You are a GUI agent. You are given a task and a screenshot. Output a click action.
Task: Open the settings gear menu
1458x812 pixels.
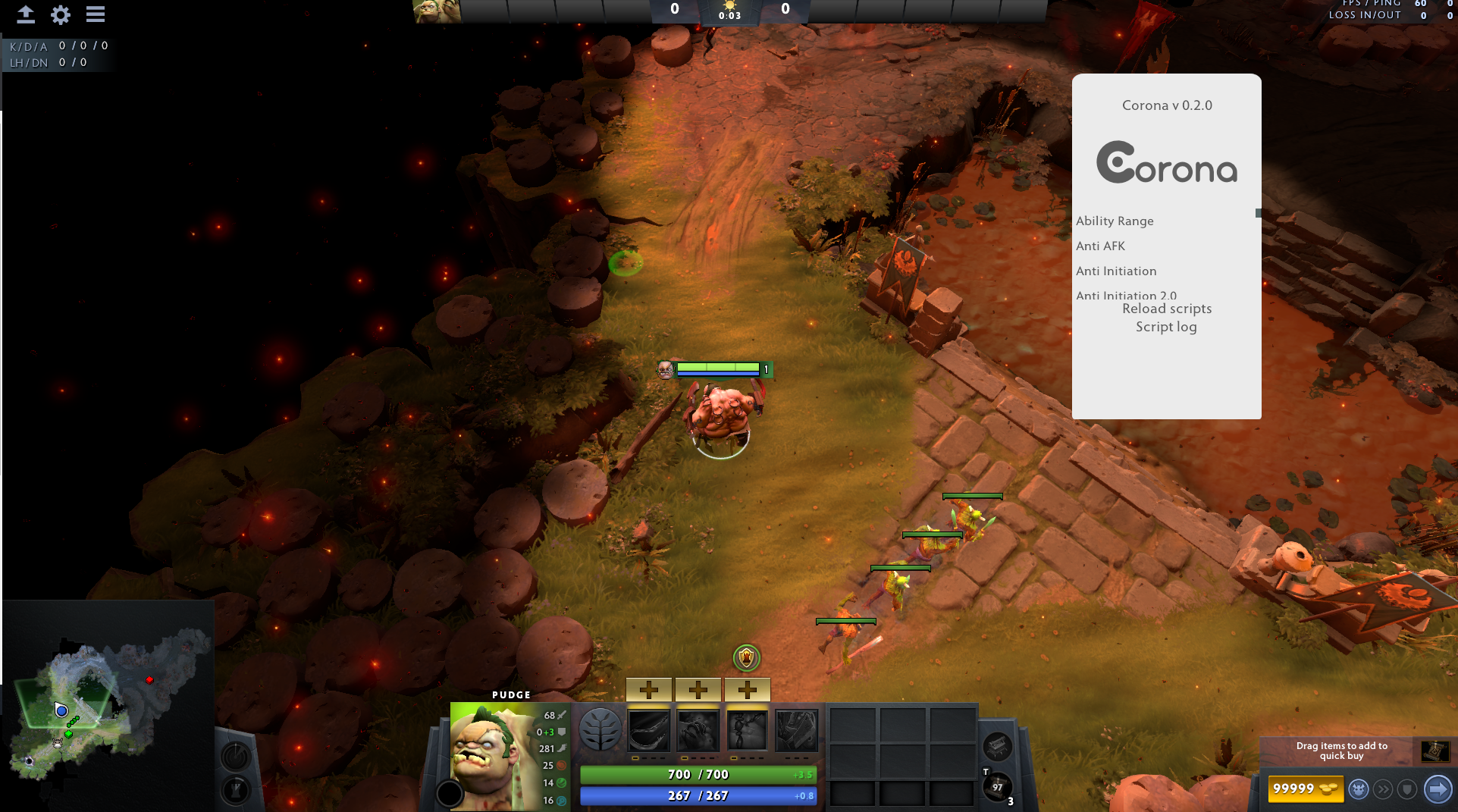click(x=61, y=14)
